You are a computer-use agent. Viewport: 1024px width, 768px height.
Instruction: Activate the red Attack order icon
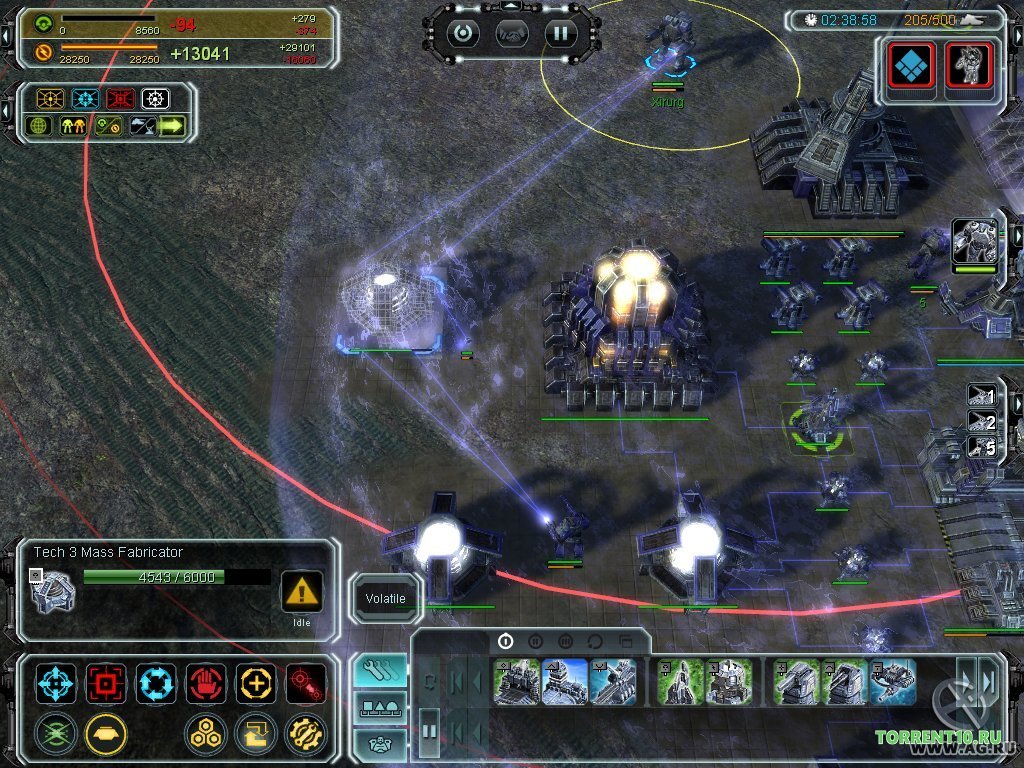click(x=106, y=683)
